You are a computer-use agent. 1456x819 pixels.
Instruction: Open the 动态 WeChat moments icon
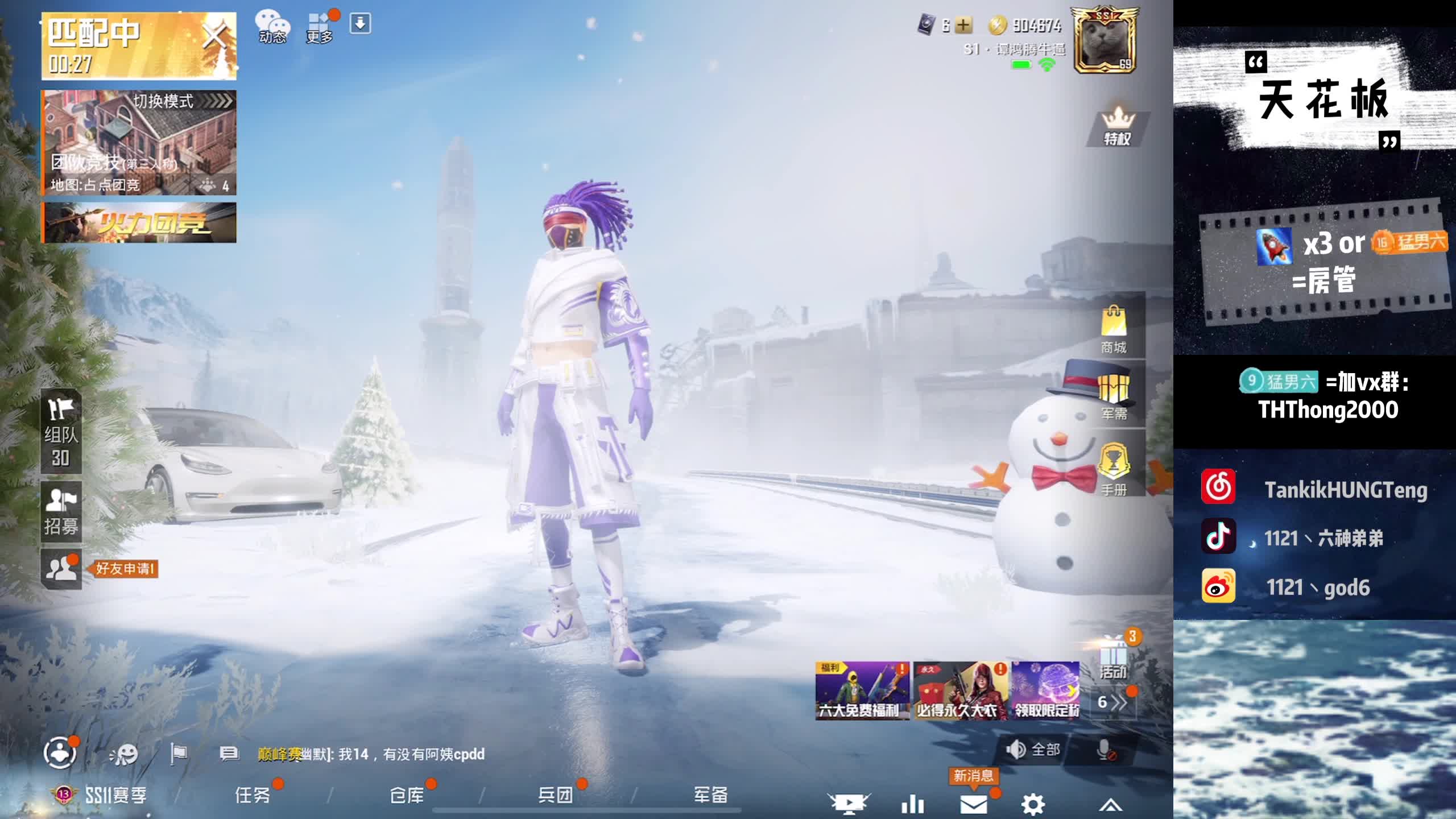(x=272, y=27)
